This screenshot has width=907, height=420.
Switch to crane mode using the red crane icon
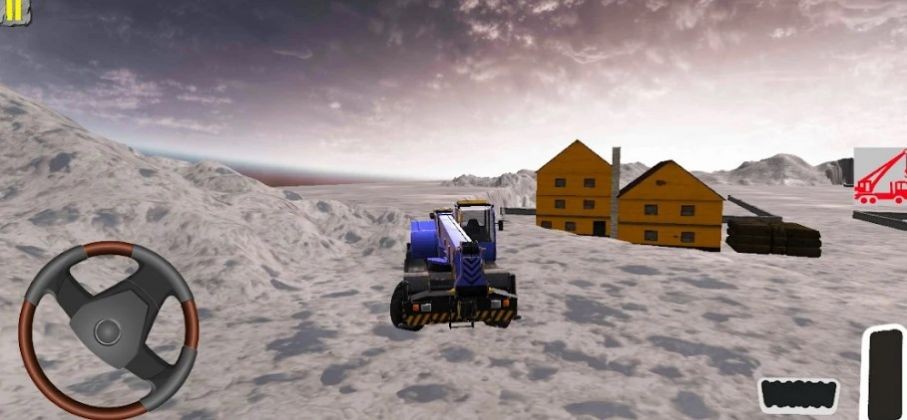[x=881, y=178]
